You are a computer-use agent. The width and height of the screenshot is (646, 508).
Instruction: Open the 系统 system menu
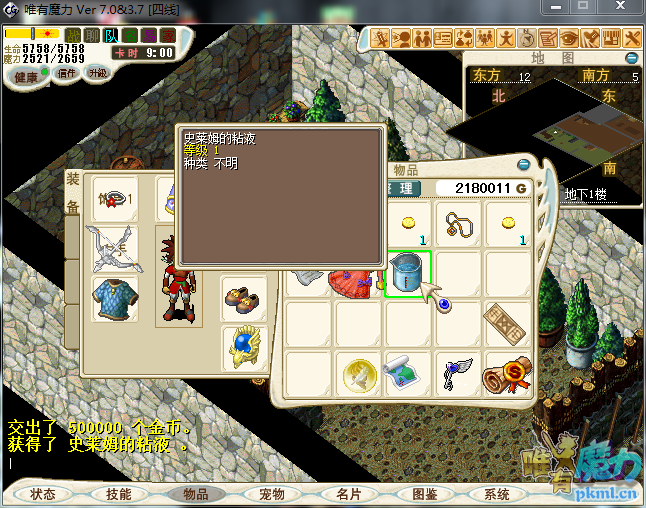(x=497, y=494)
